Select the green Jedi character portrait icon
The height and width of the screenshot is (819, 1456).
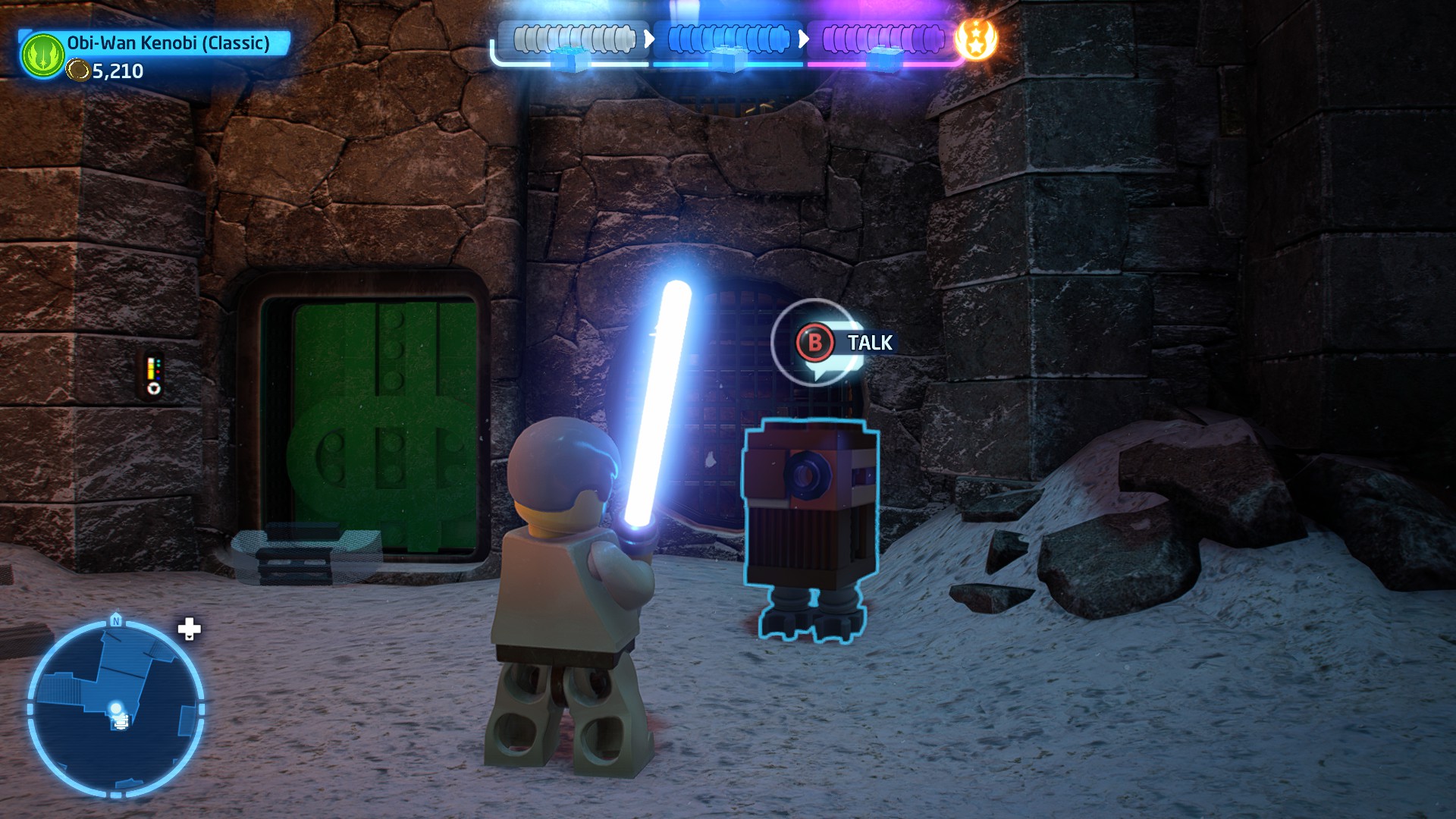[42, 55]
